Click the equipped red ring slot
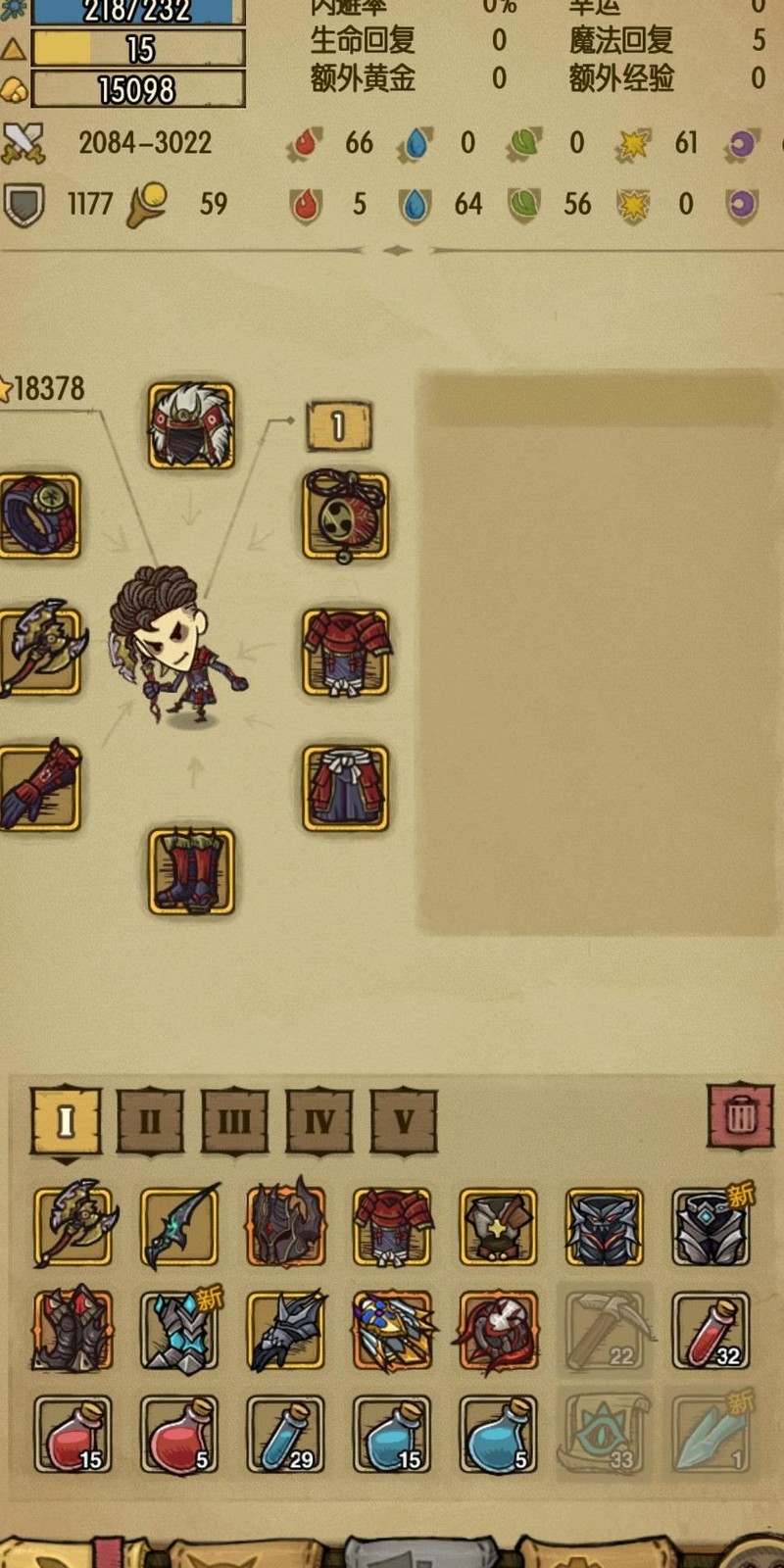This screenshot has width=784, height=1568. pyautogui.click(x=39, y=515)
